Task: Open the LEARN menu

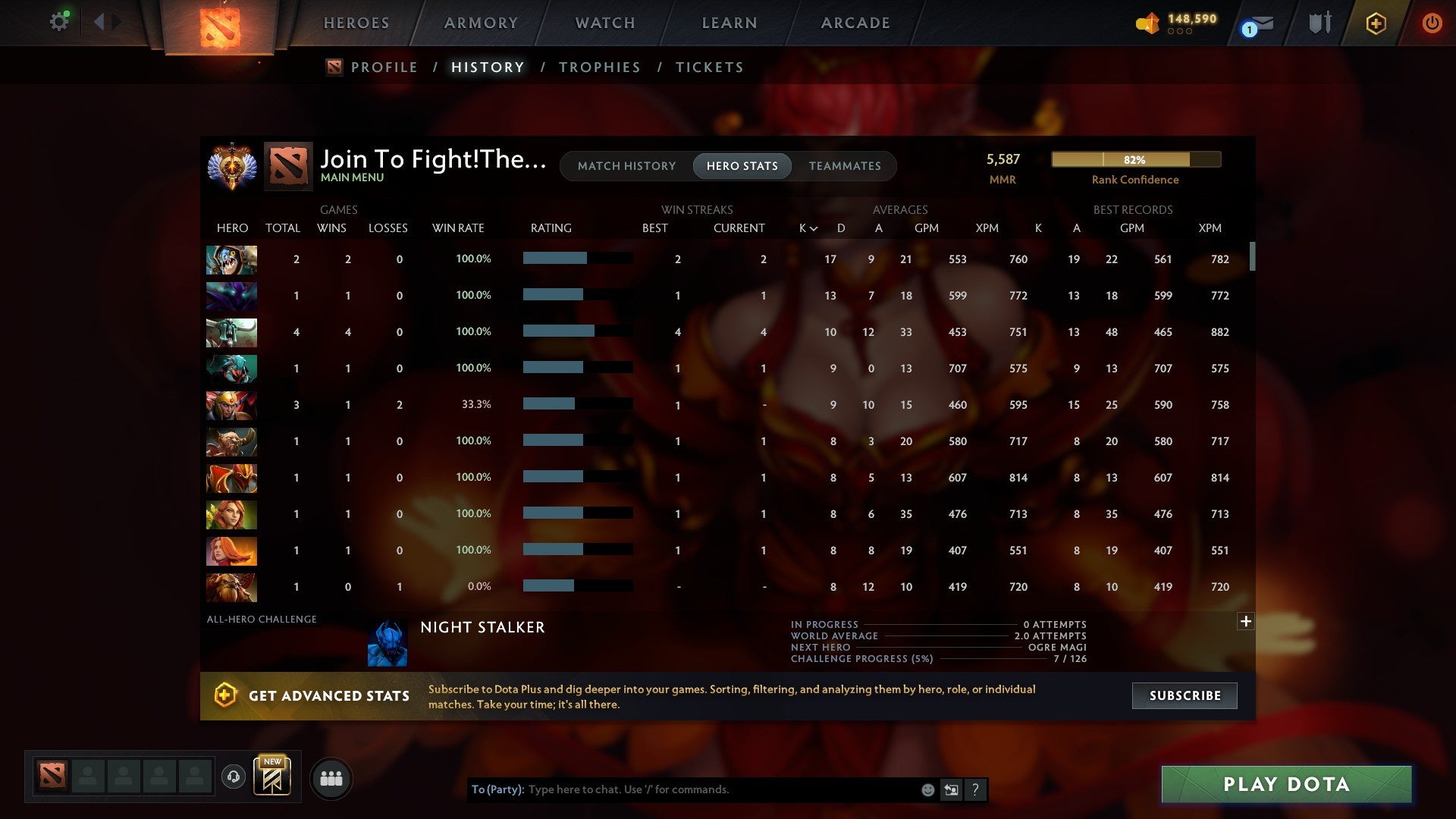Action: click(728, 23)
